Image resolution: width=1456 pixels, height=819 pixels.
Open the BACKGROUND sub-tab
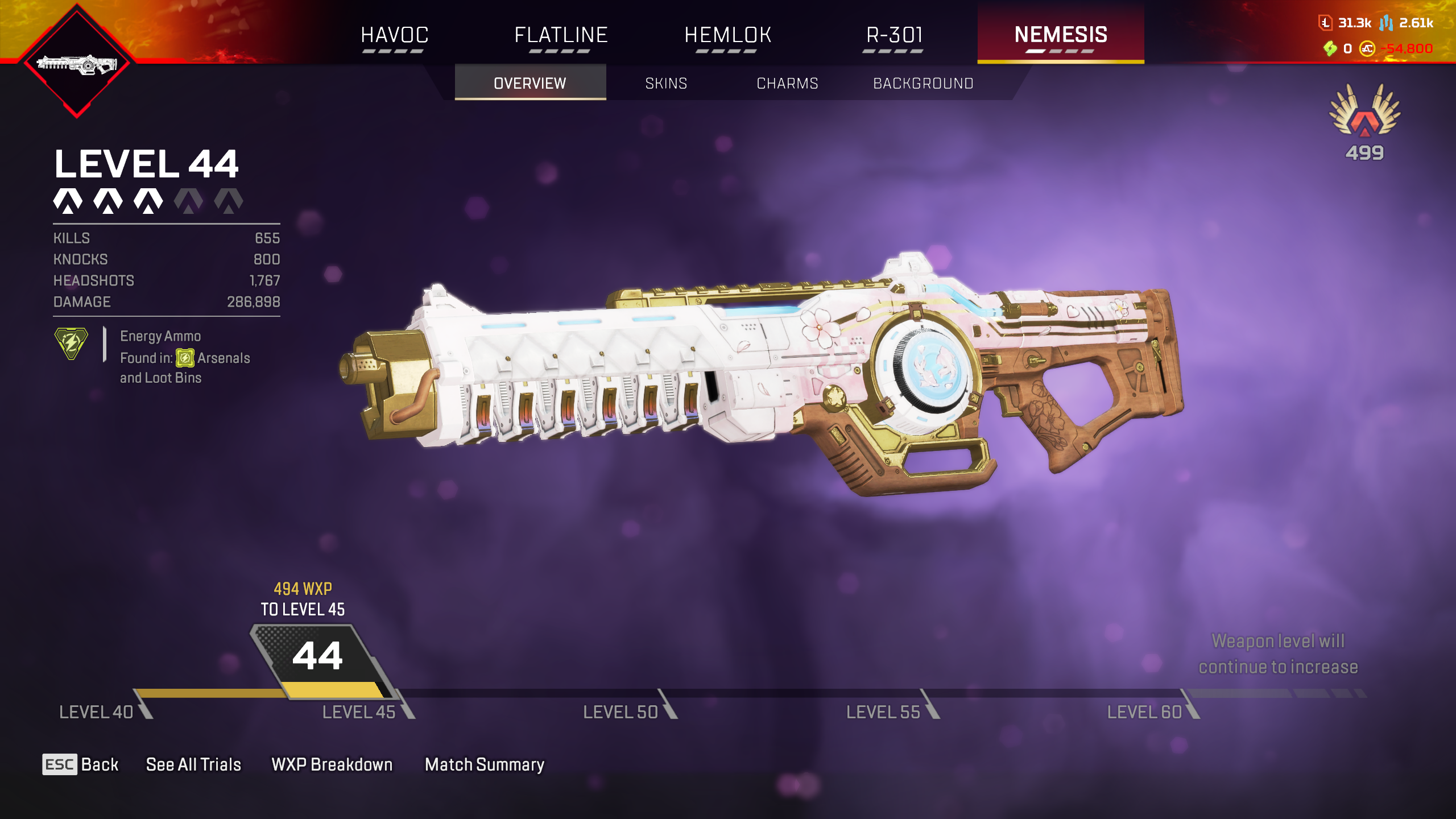923,83
